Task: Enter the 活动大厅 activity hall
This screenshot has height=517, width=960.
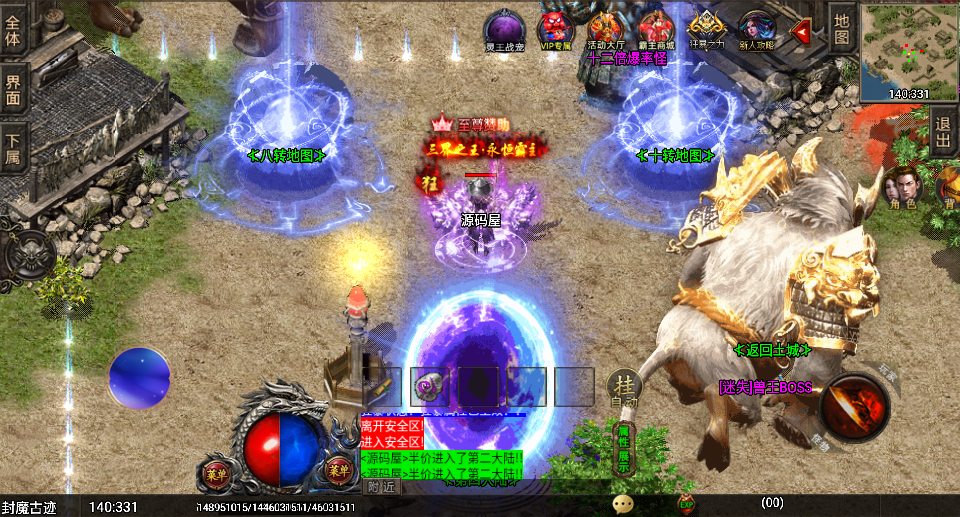Action: (x=606, y=28)
